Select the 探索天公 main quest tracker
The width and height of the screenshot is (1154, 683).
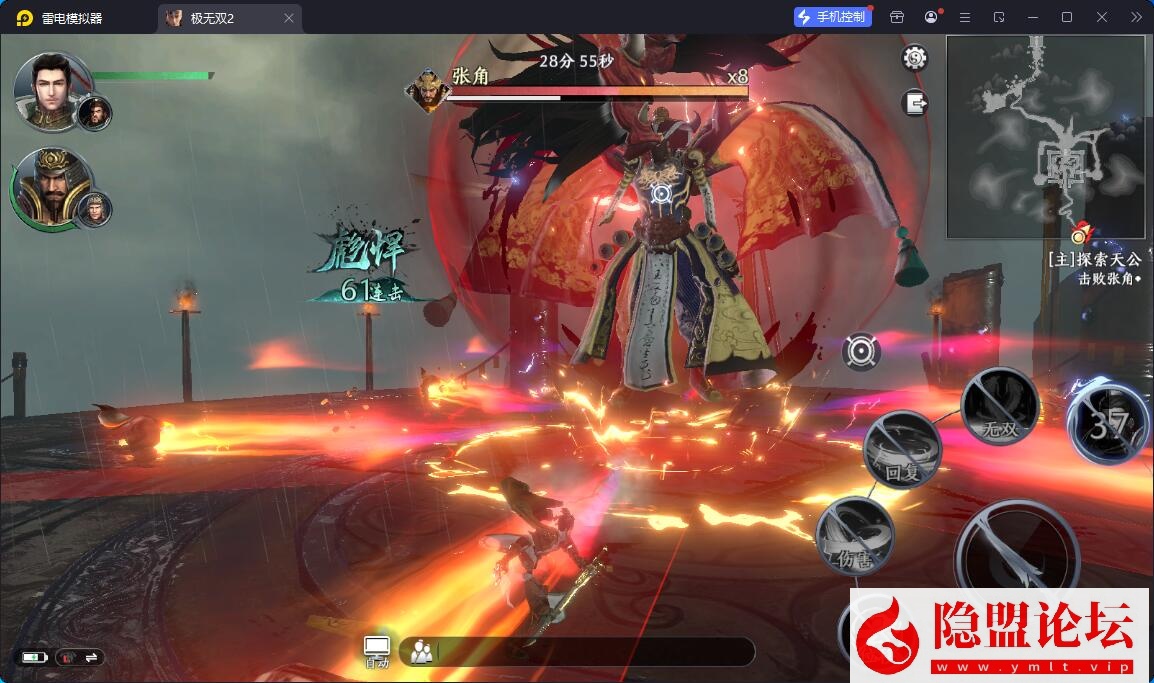point(1094,259)
